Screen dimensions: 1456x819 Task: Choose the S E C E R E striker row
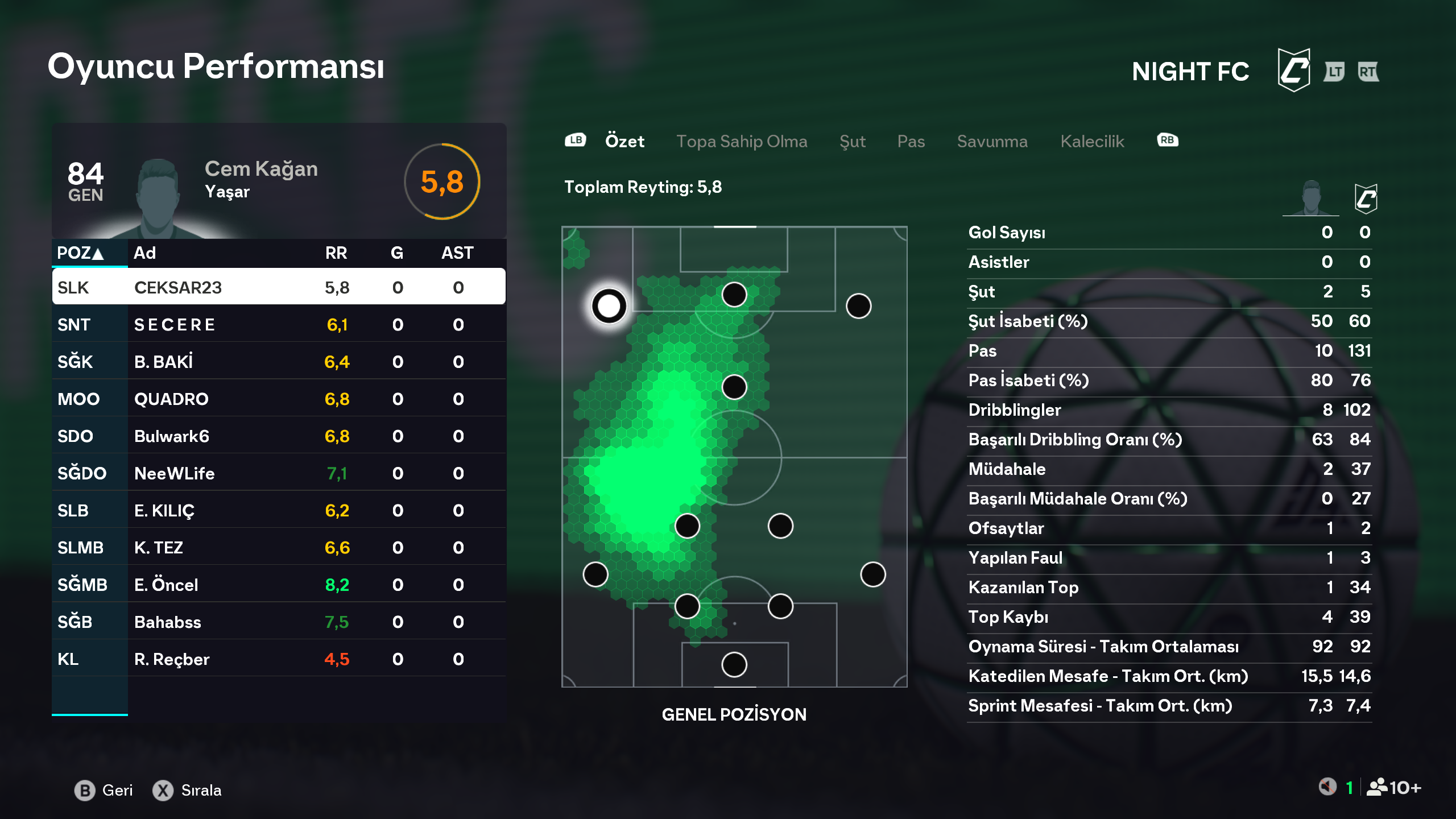[x=279, y=324]
